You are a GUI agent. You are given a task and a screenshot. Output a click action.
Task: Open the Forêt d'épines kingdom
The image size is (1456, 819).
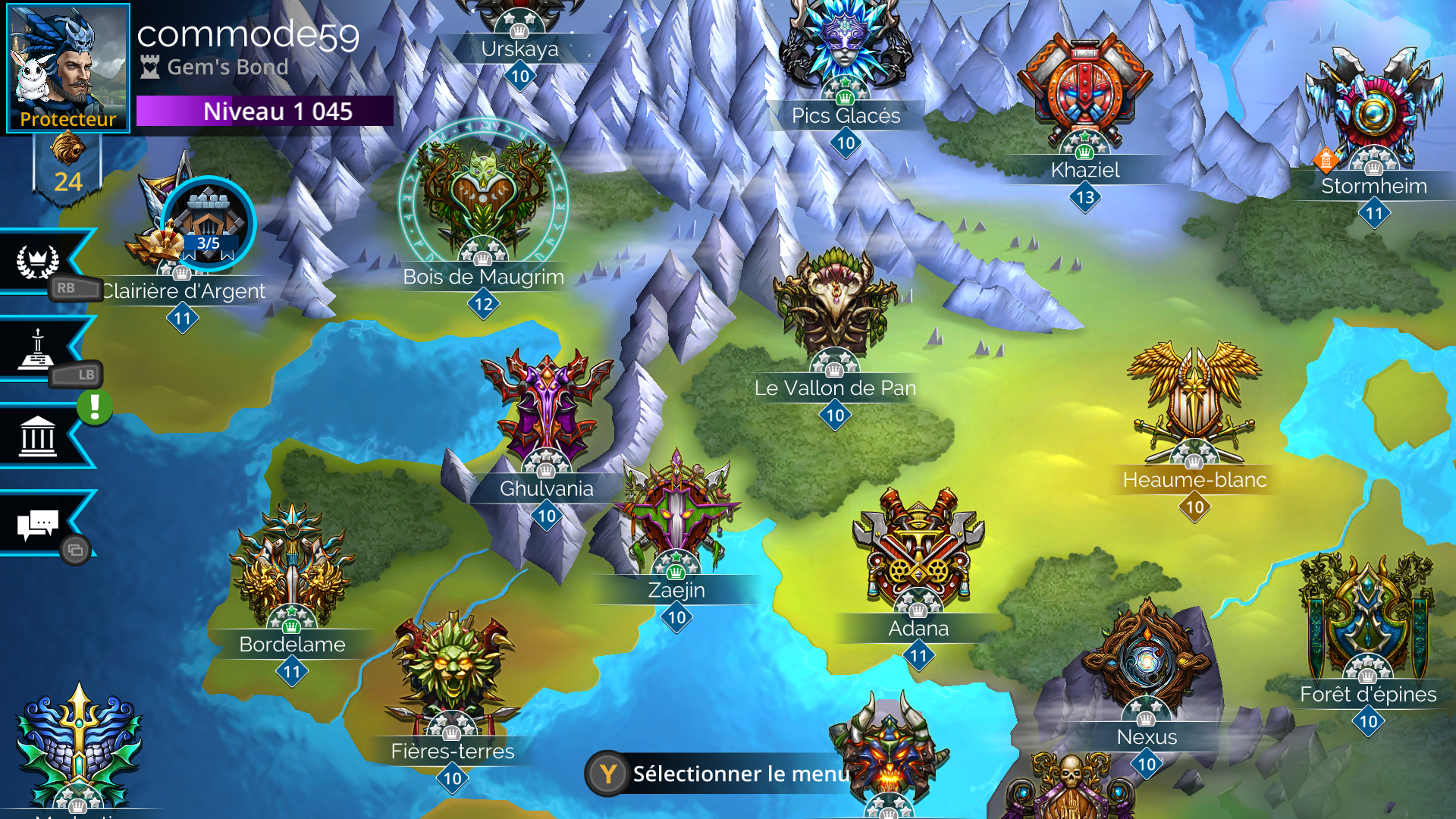[1367, 614]
